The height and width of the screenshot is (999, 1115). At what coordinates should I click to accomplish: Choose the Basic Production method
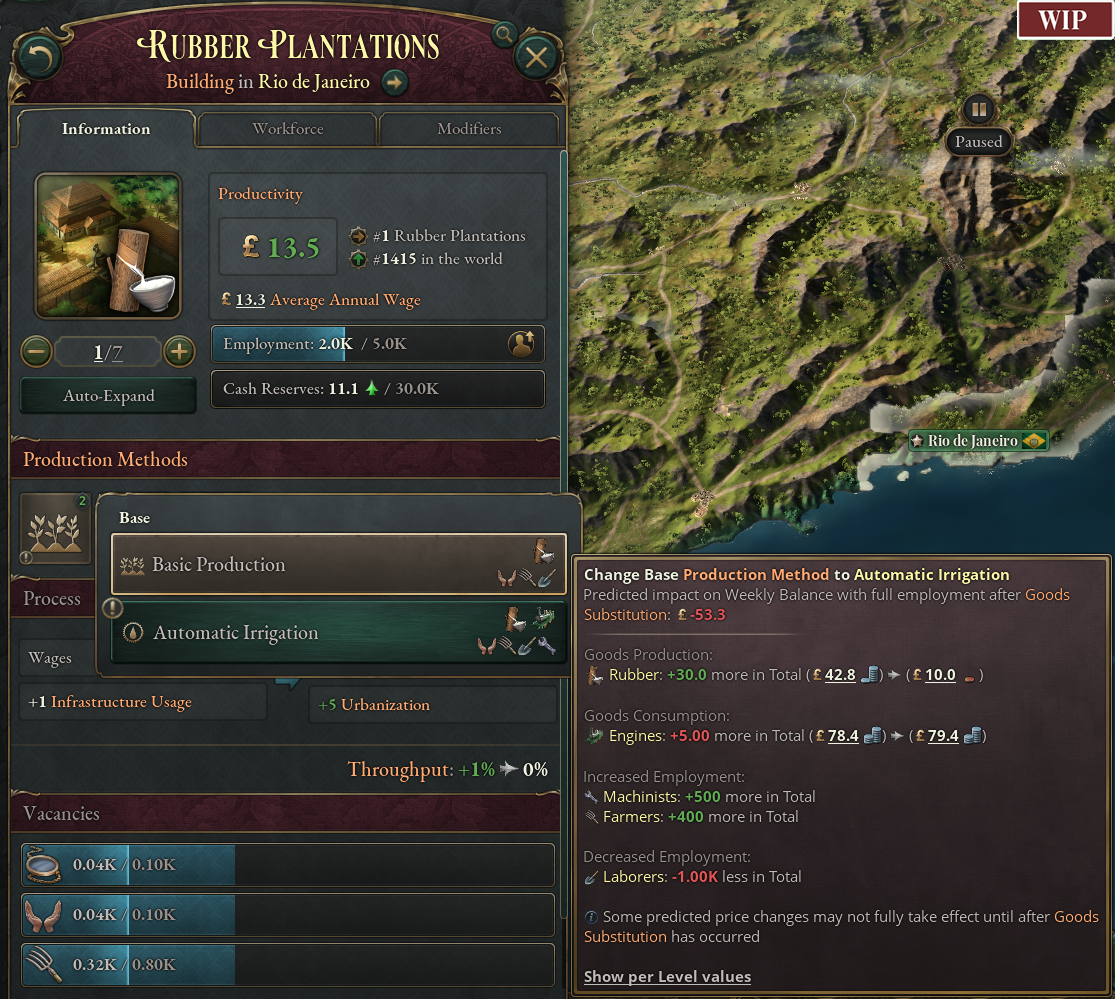pyautogui.click(x=338, y=565)
